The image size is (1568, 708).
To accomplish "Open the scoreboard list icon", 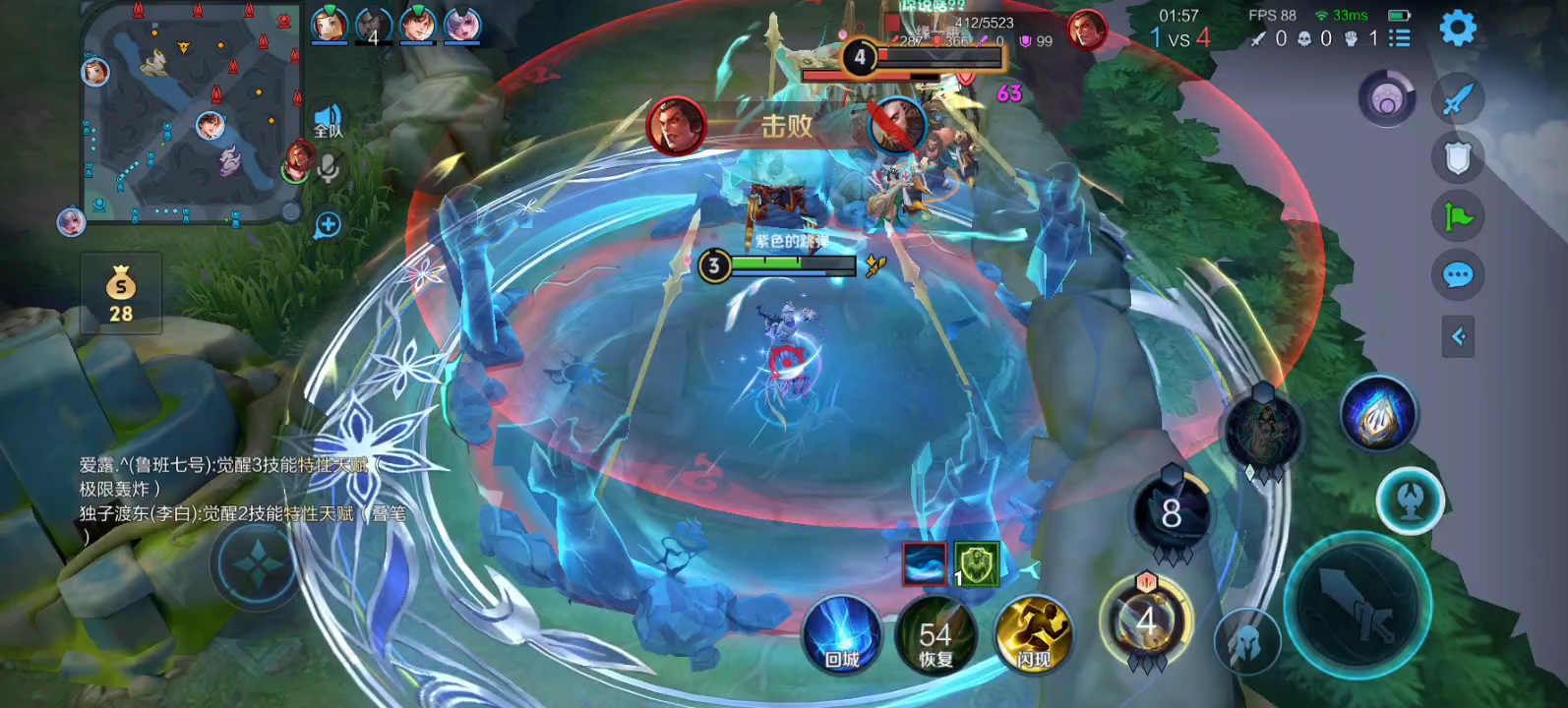I will (1399, 38).
